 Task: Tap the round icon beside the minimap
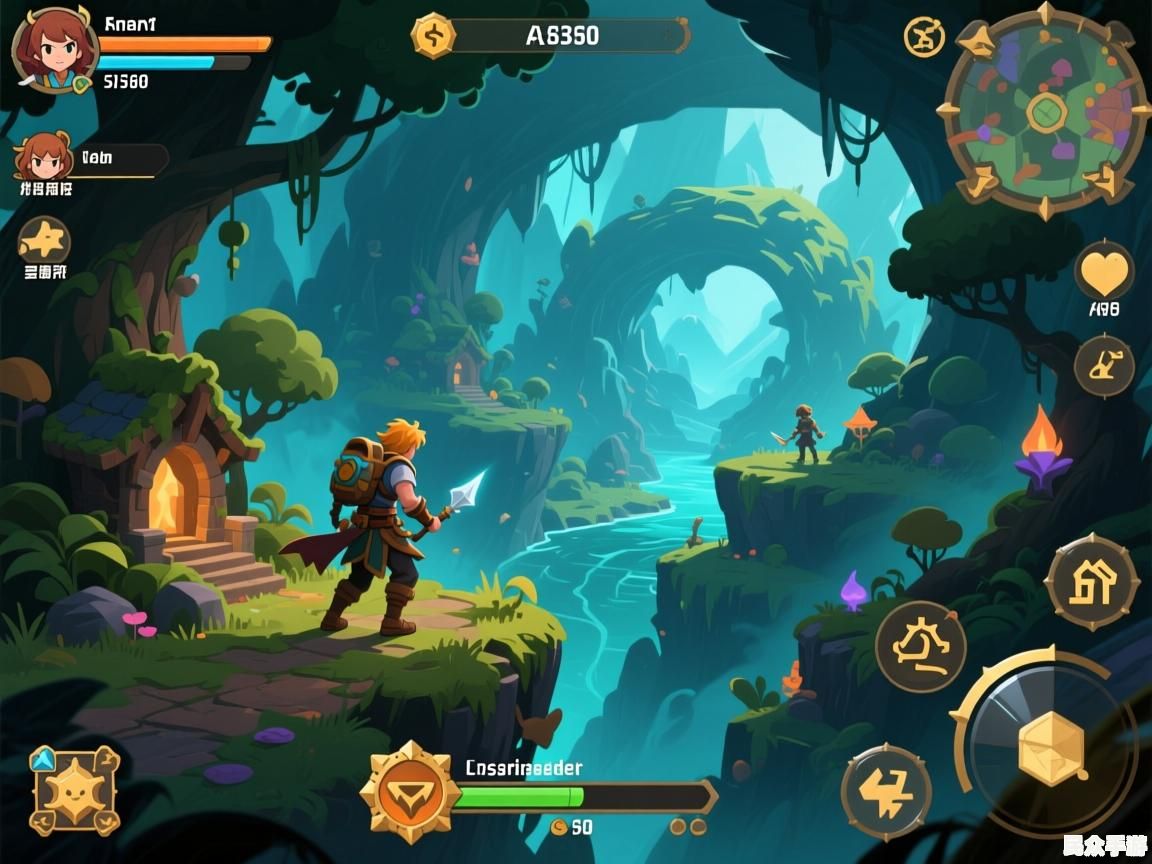pos(924,37)
